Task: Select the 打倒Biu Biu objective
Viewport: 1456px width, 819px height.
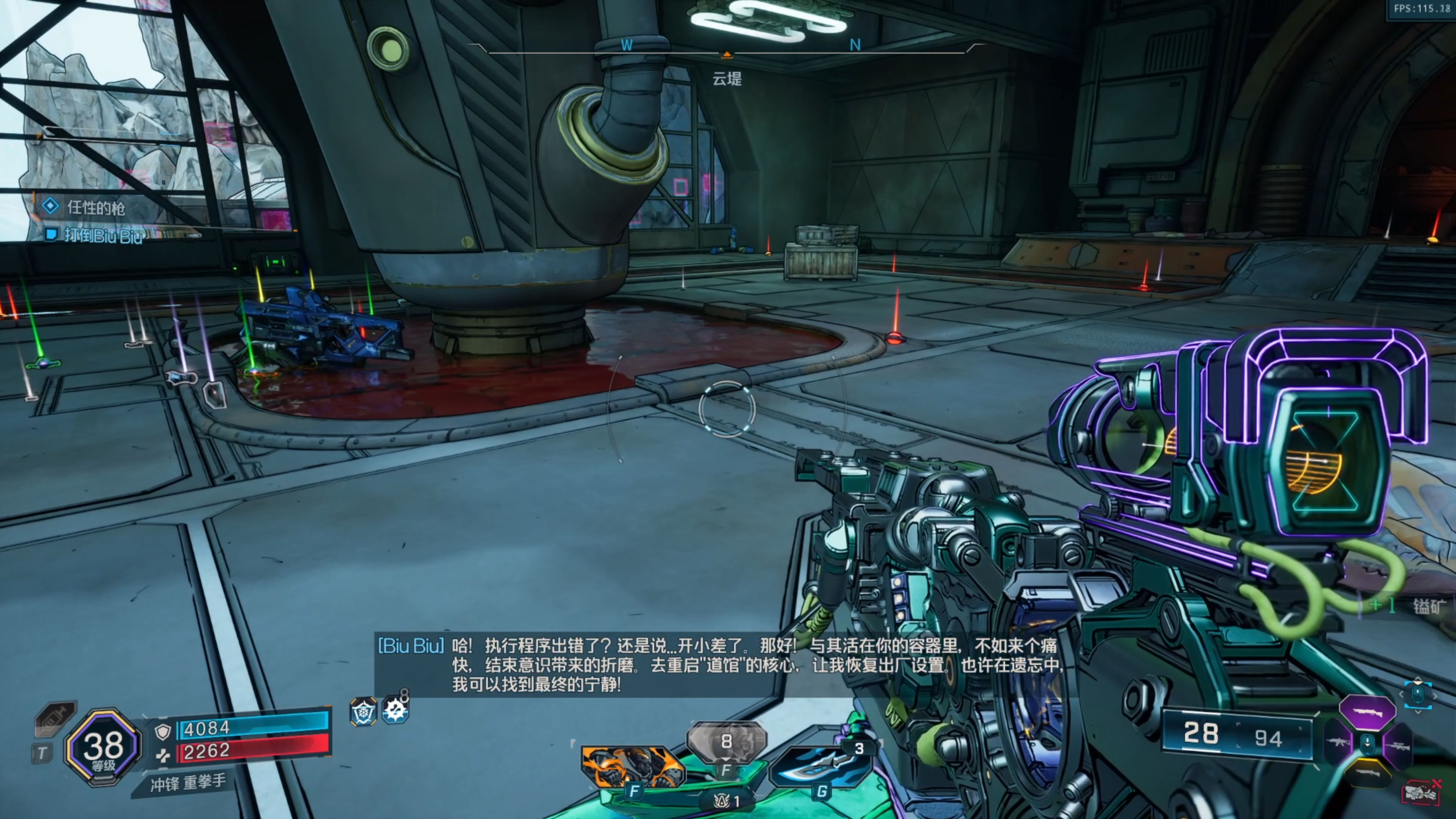Action: (102, 235)
